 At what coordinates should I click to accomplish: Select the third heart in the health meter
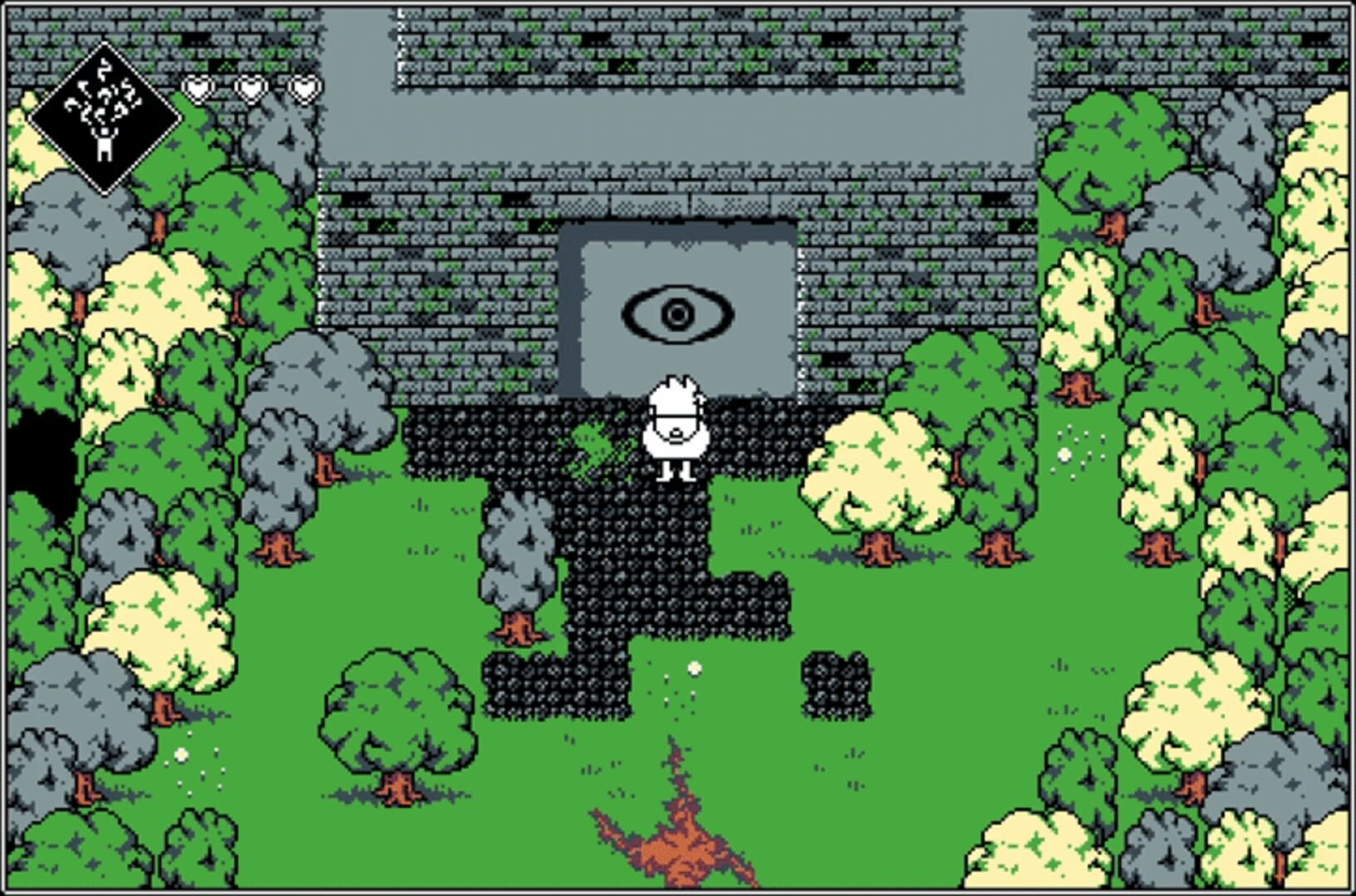tap(302, 85)
